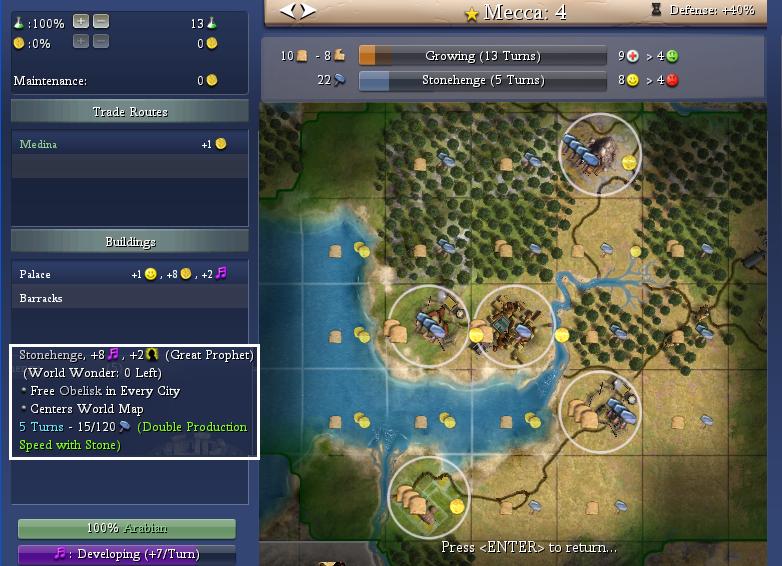Select the Barracks building entry
Screen dimensions: 782x566
coord(128,298)
